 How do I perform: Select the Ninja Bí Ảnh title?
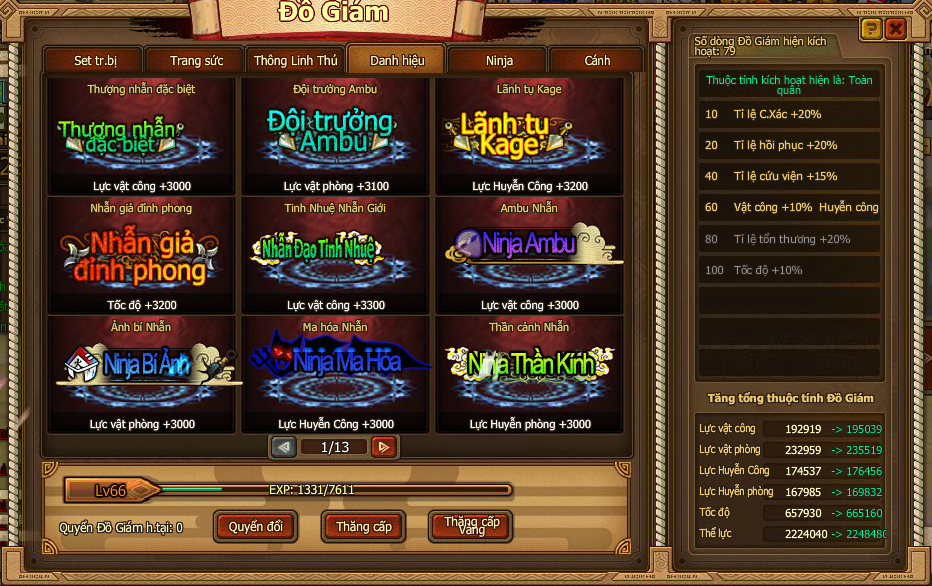pyautogui.click(x=141, y=374)
